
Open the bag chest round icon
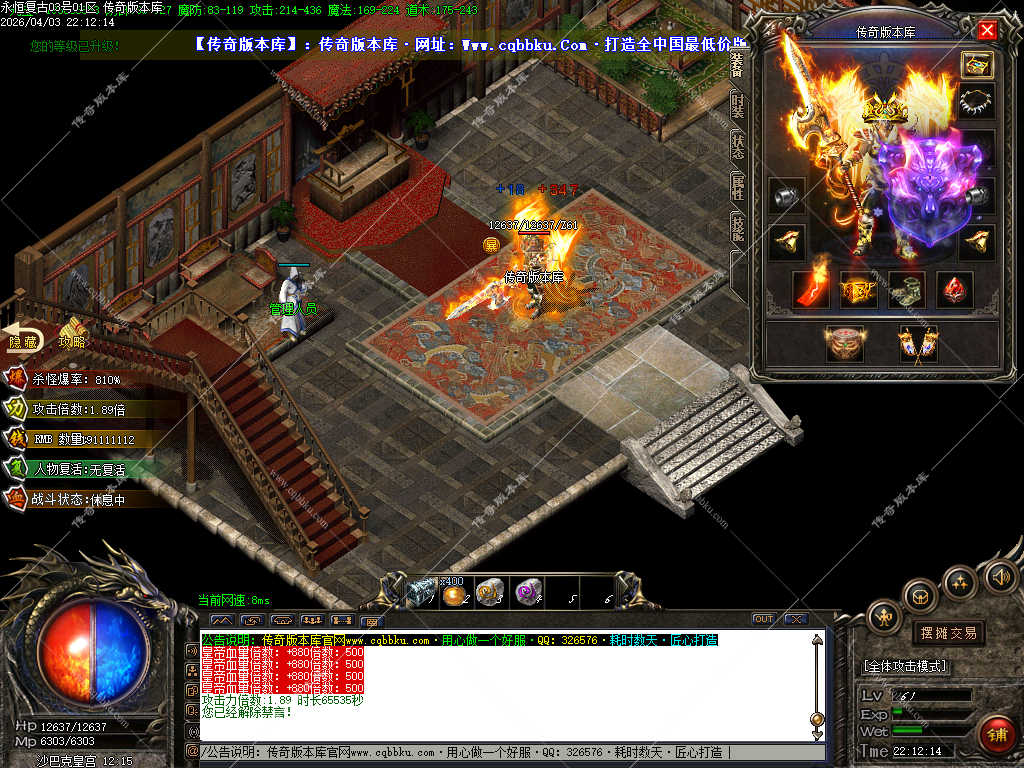pos(920,596)
